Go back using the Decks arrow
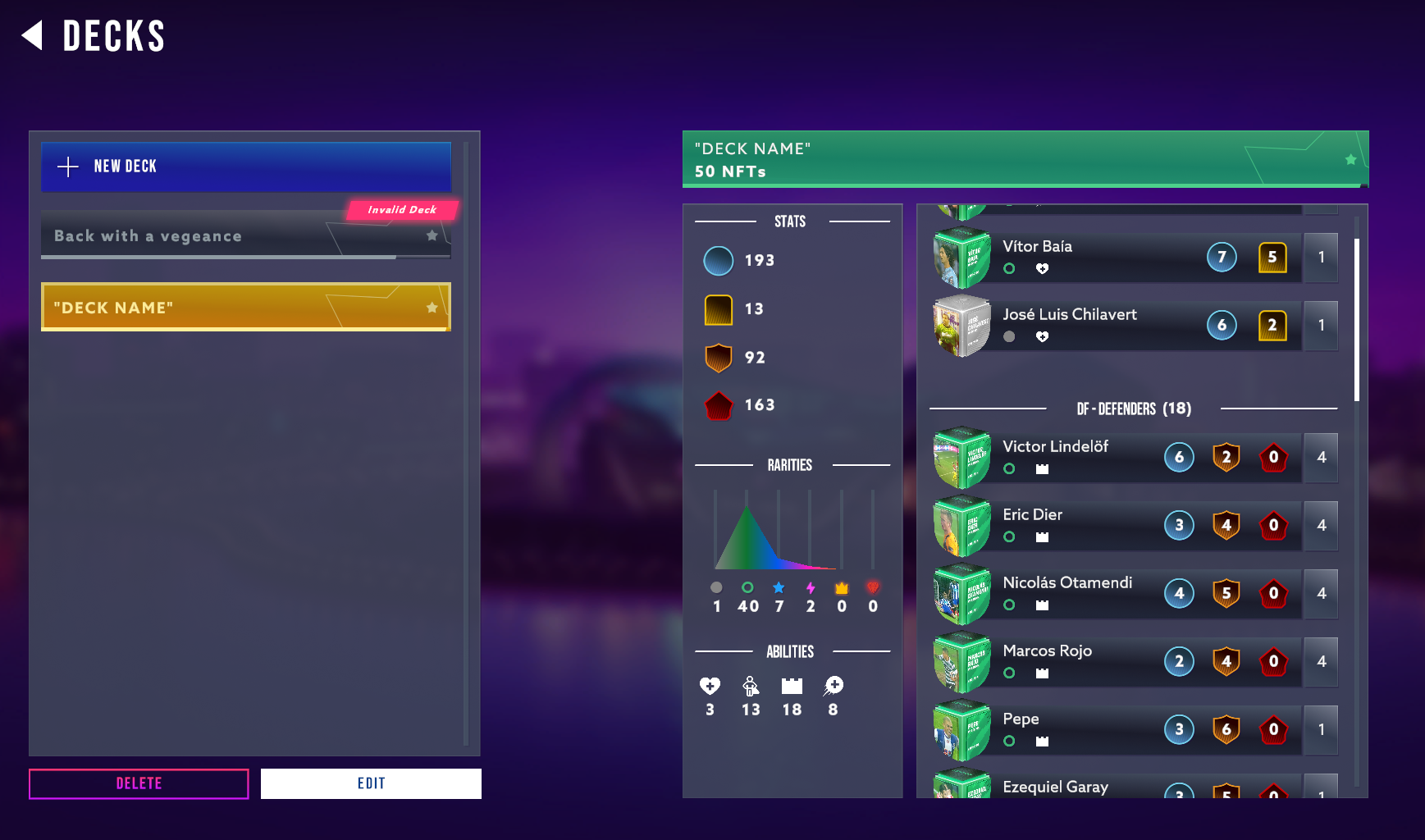Viewport: 1425px width, 840px height. click(33, 36)
